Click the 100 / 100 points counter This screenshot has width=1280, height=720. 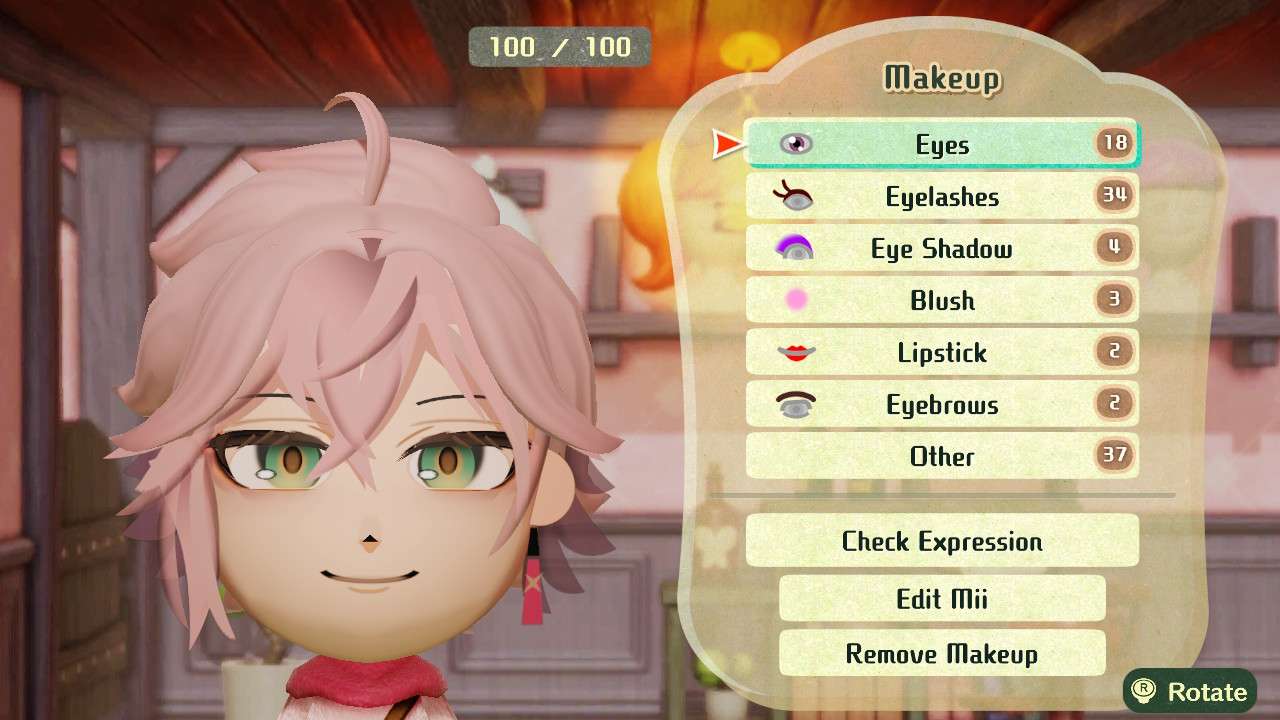point(560,46)
